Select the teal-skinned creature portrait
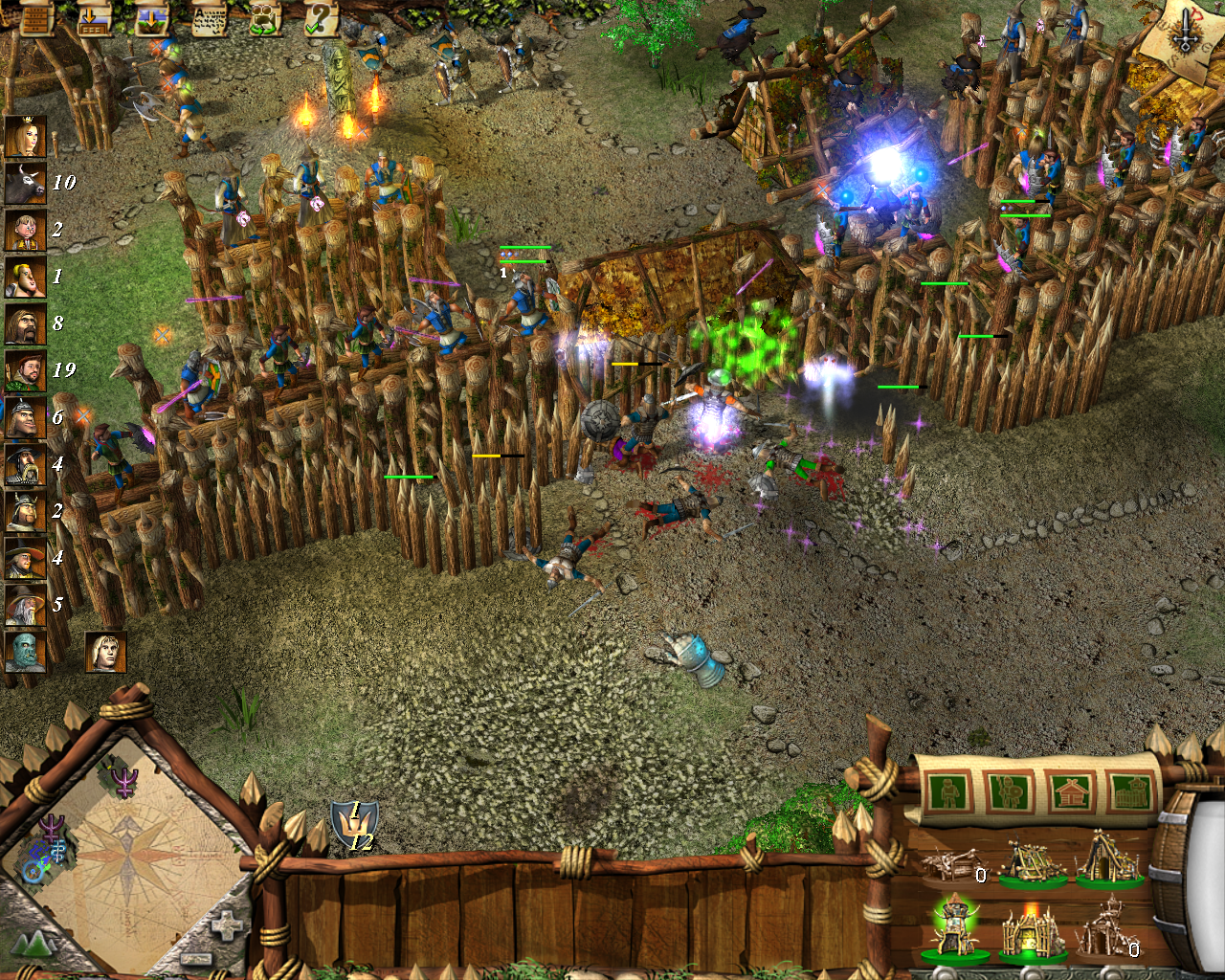Viewport: 1225px width, 980px height. click(x=25, y=652)
